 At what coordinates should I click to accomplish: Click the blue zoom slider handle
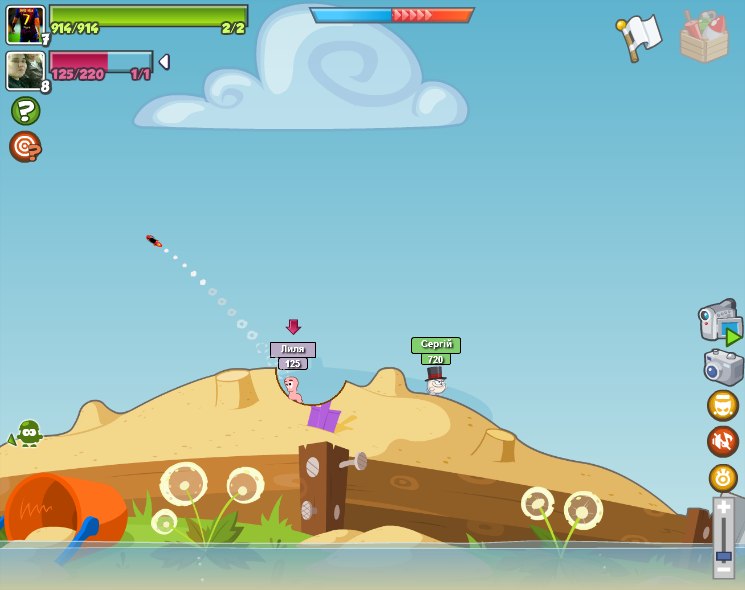click(x=723, y=555)
